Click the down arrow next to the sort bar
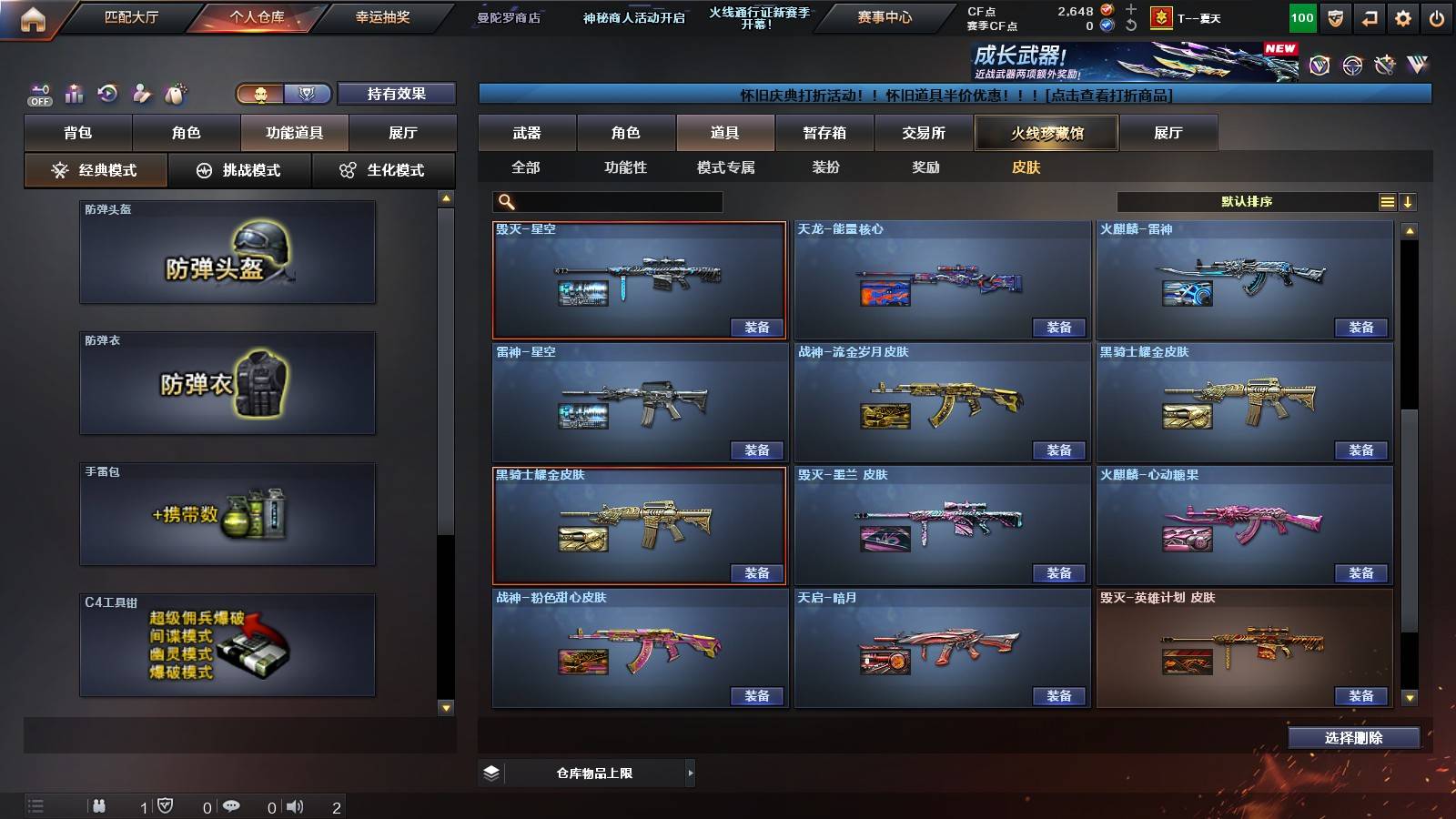Image resolution: width=1456 pixels, height=819 pixels. pos(1409,201)
